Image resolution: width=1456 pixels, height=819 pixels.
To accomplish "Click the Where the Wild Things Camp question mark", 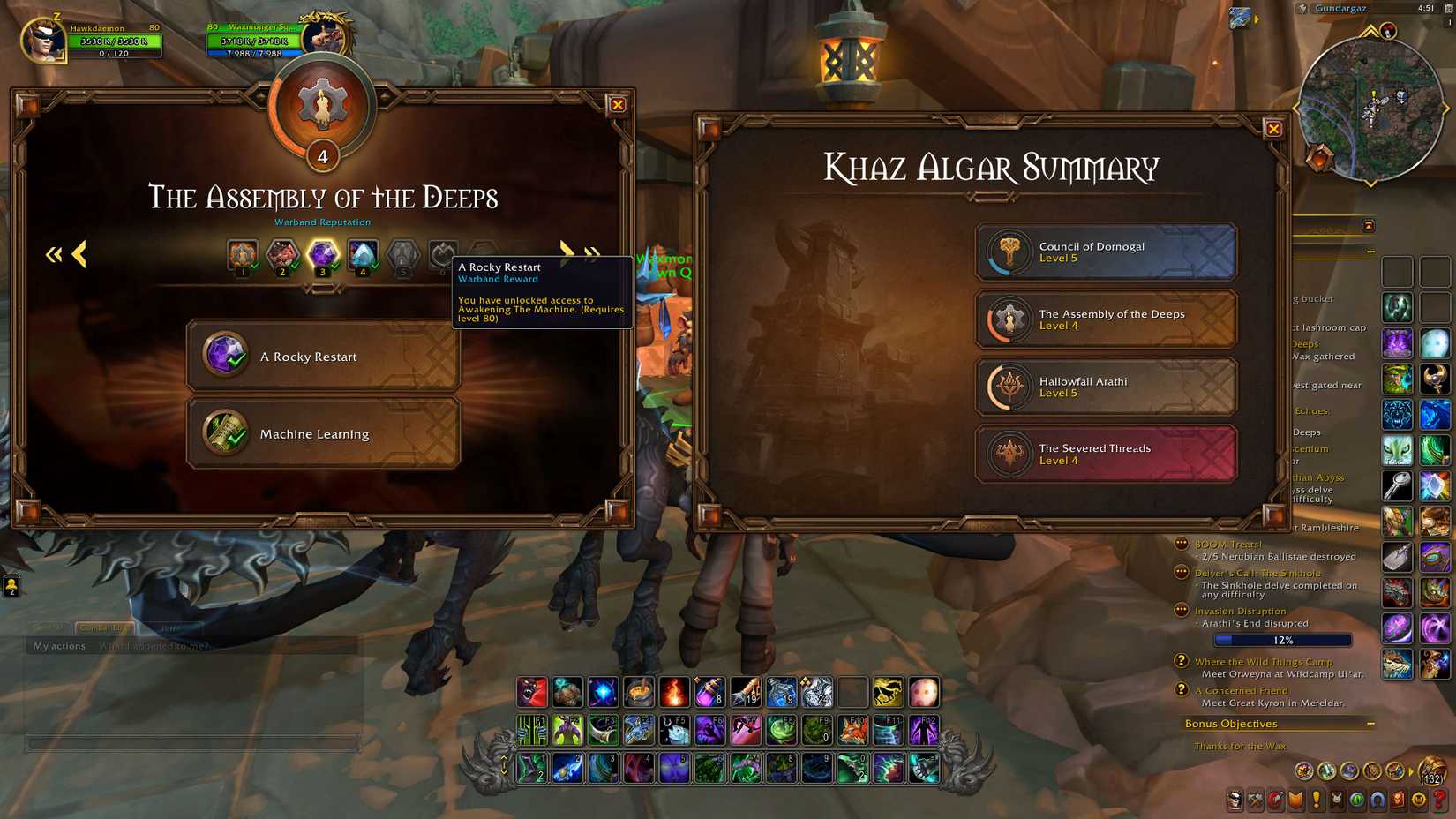I will [1181, 661].
